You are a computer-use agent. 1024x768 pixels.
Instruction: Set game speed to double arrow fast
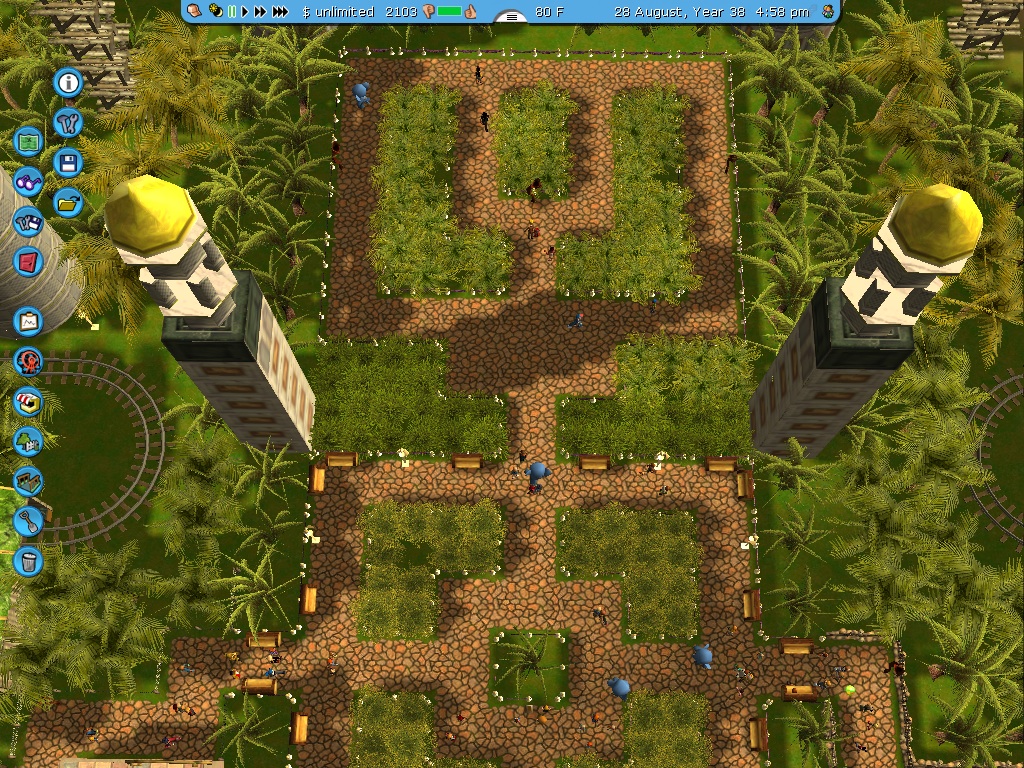tap(262, 12)
